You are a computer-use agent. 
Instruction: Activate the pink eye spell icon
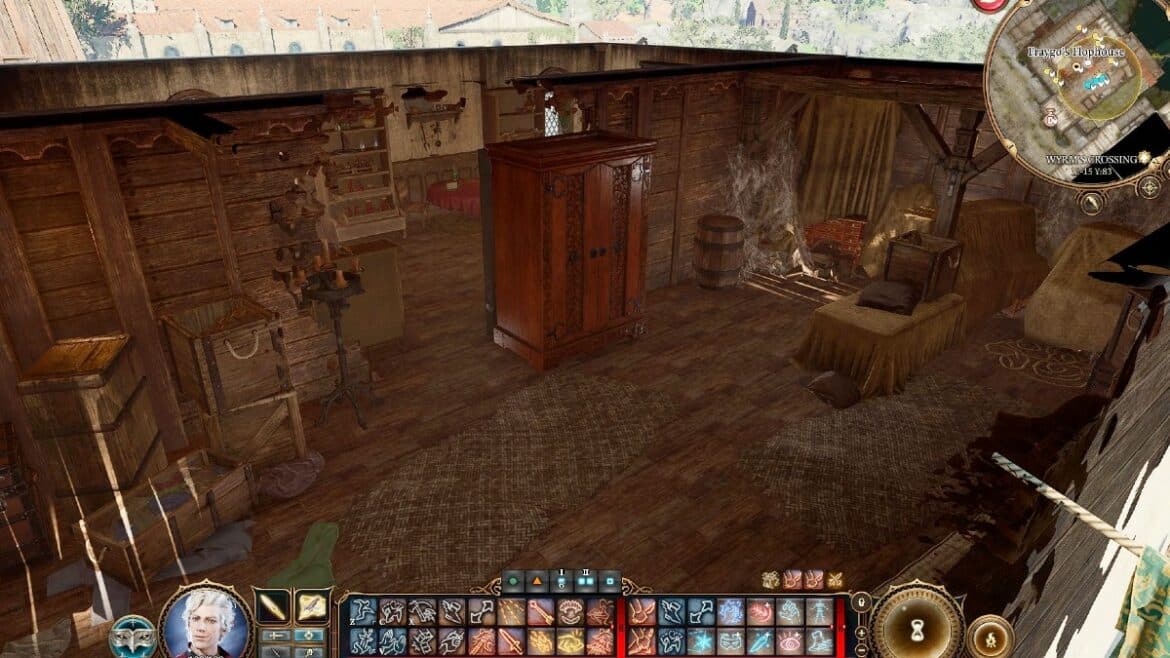(789, 641)
